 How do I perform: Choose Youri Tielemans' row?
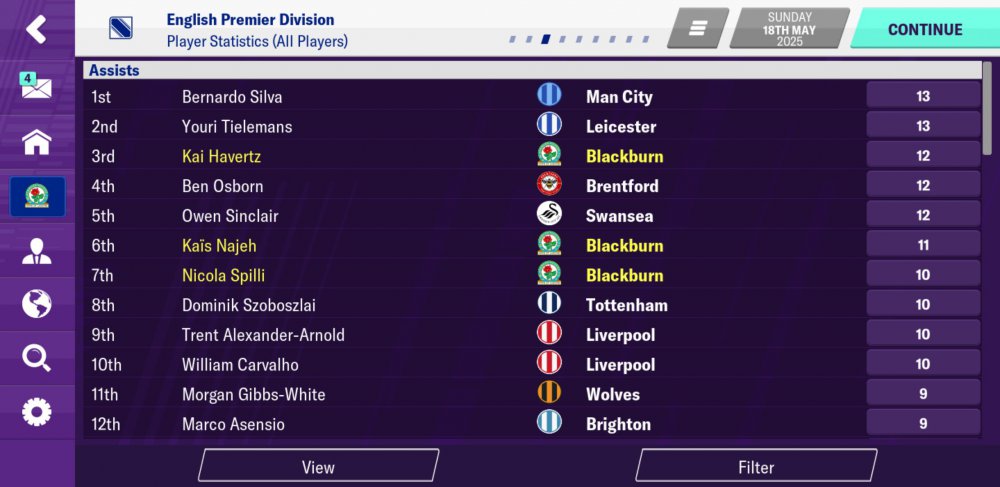[x=236, y=127]
